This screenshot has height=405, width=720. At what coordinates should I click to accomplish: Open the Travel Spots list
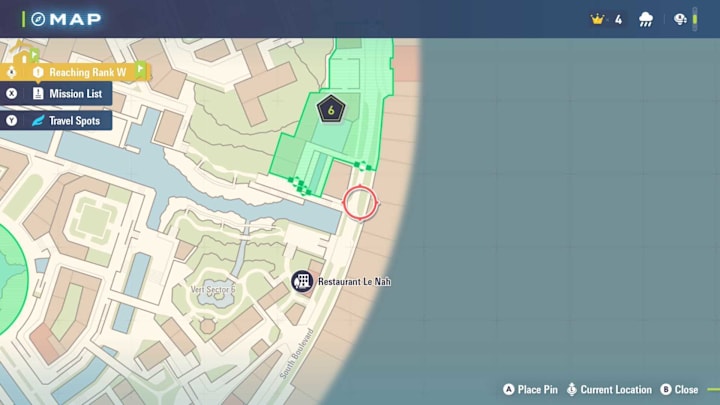point(65,121)
